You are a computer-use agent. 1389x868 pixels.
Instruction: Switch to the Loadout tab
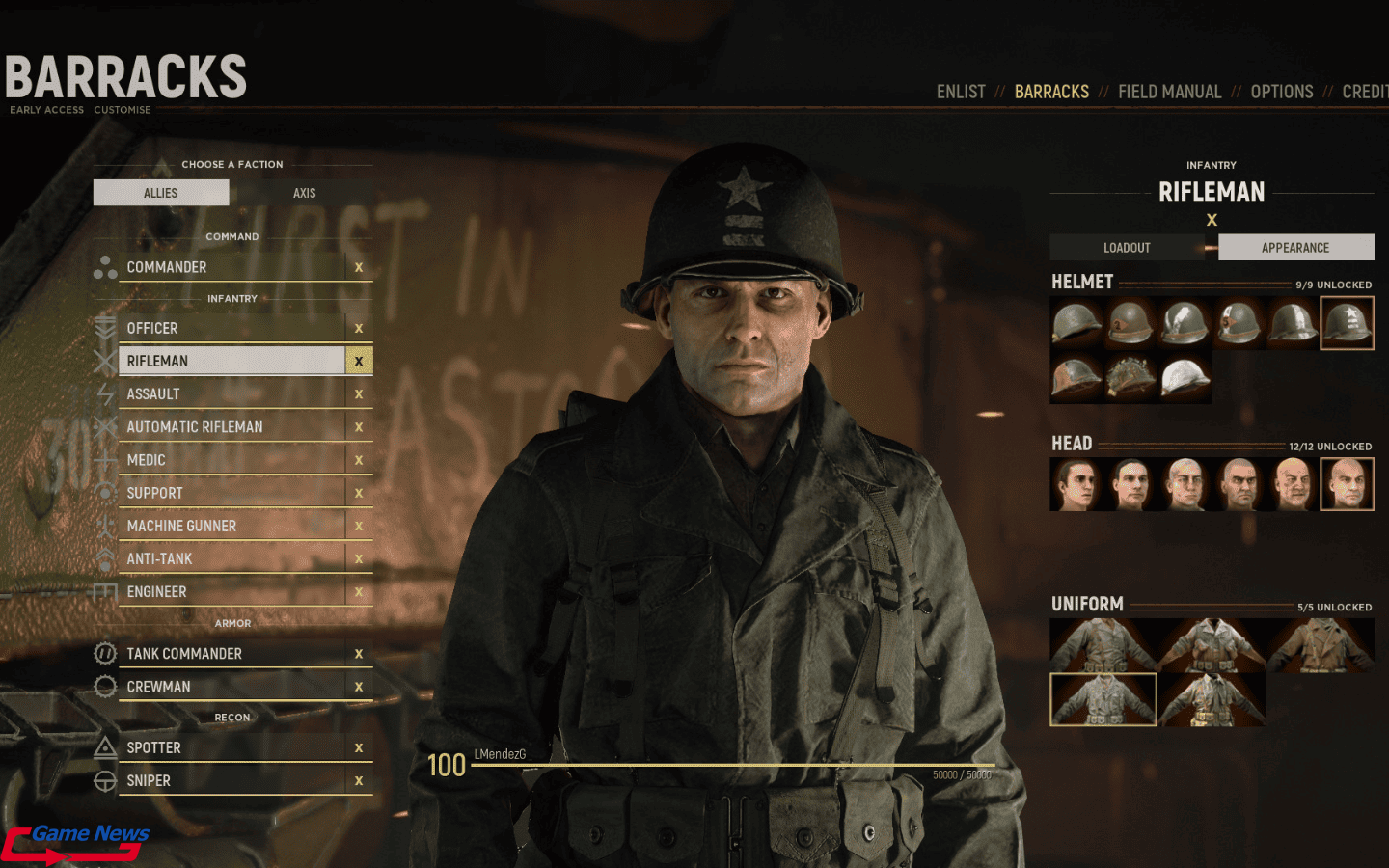(1127, 248)
